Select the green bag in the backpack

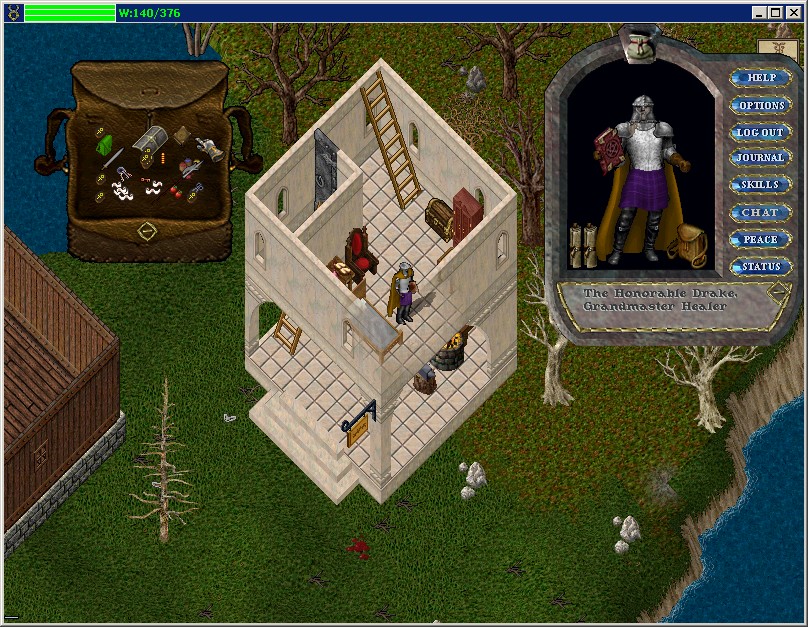(105, 146)
